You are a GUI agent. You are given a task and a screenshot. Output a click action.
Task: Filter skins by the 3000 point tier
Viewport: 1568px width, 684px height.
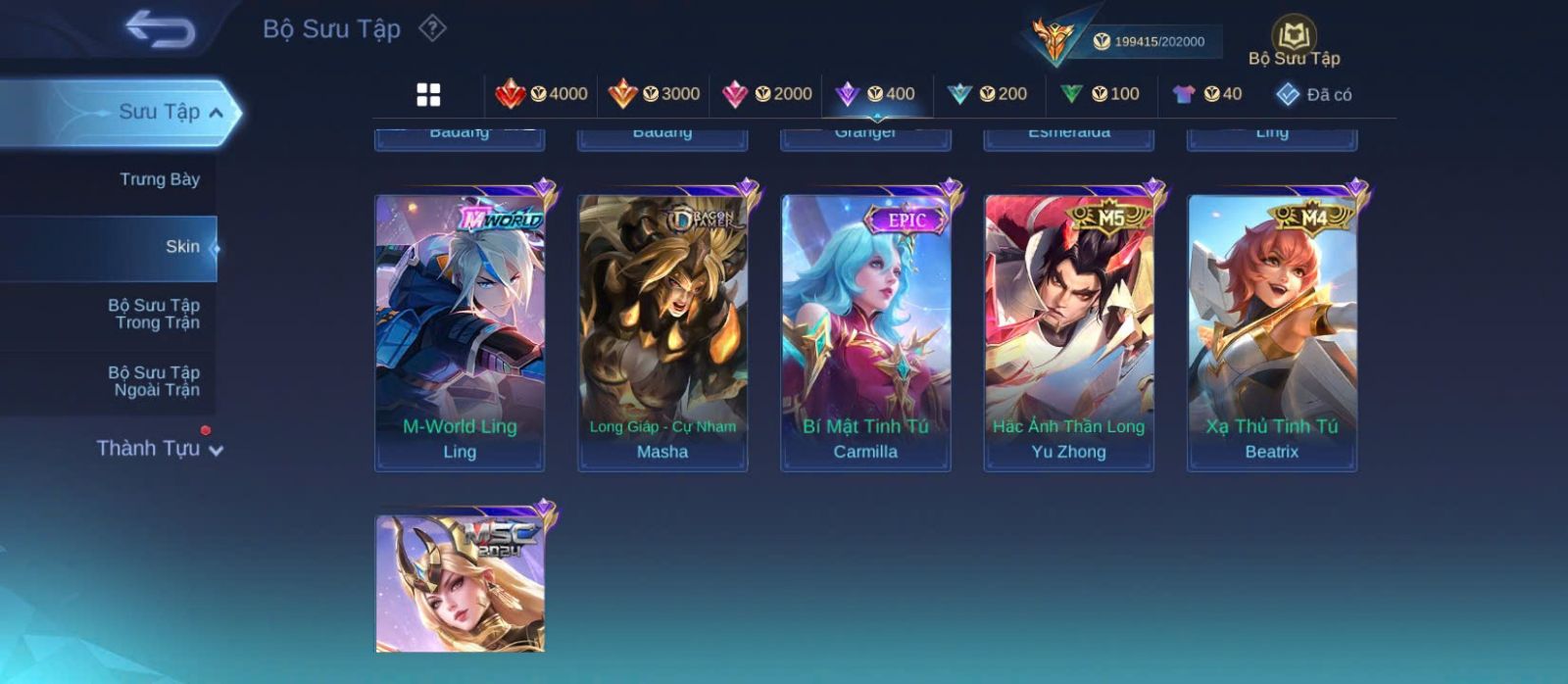pos(654,94)
